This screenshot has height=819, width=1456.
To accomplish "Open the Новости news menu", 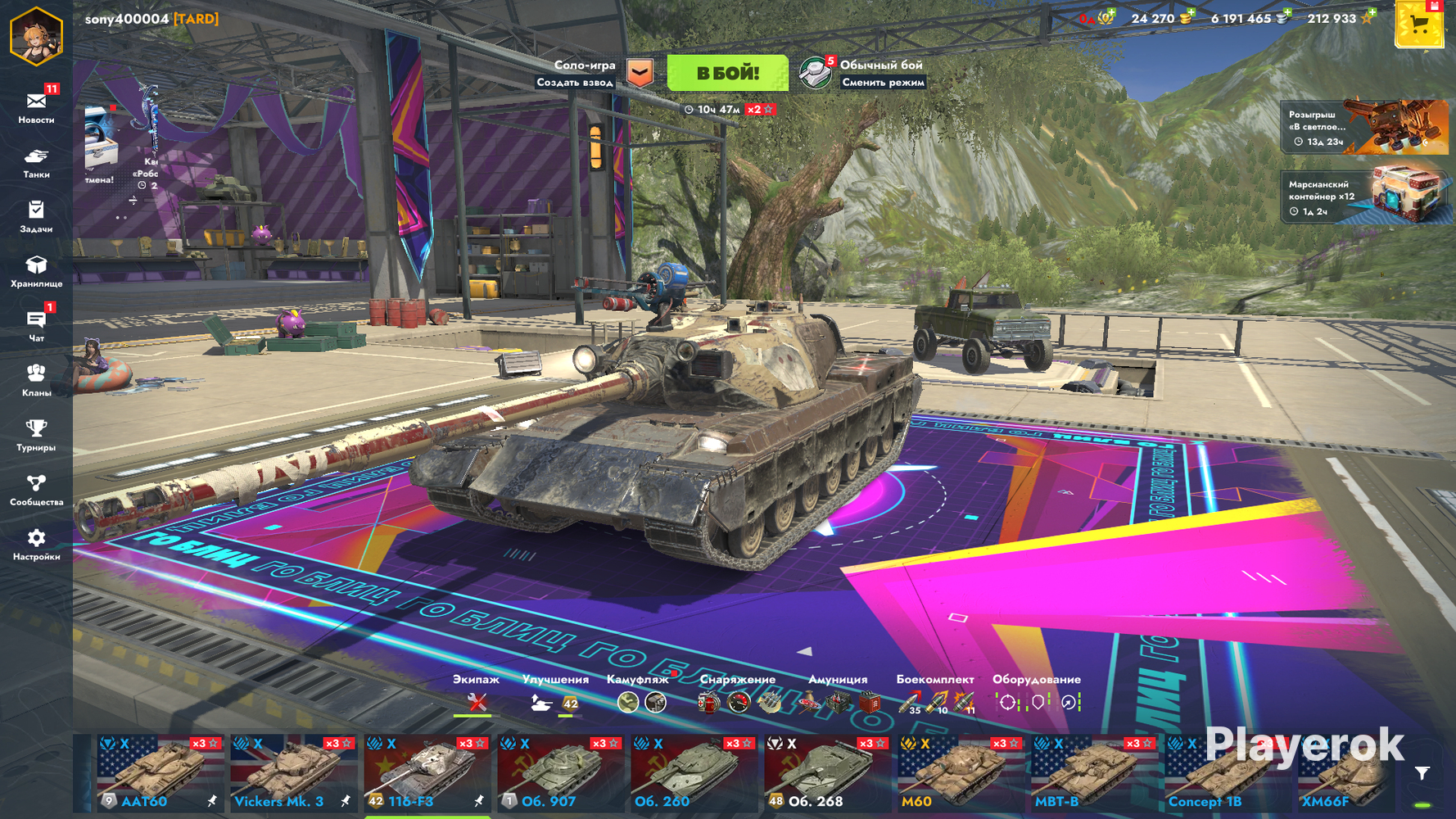I will tap(36, 107).
